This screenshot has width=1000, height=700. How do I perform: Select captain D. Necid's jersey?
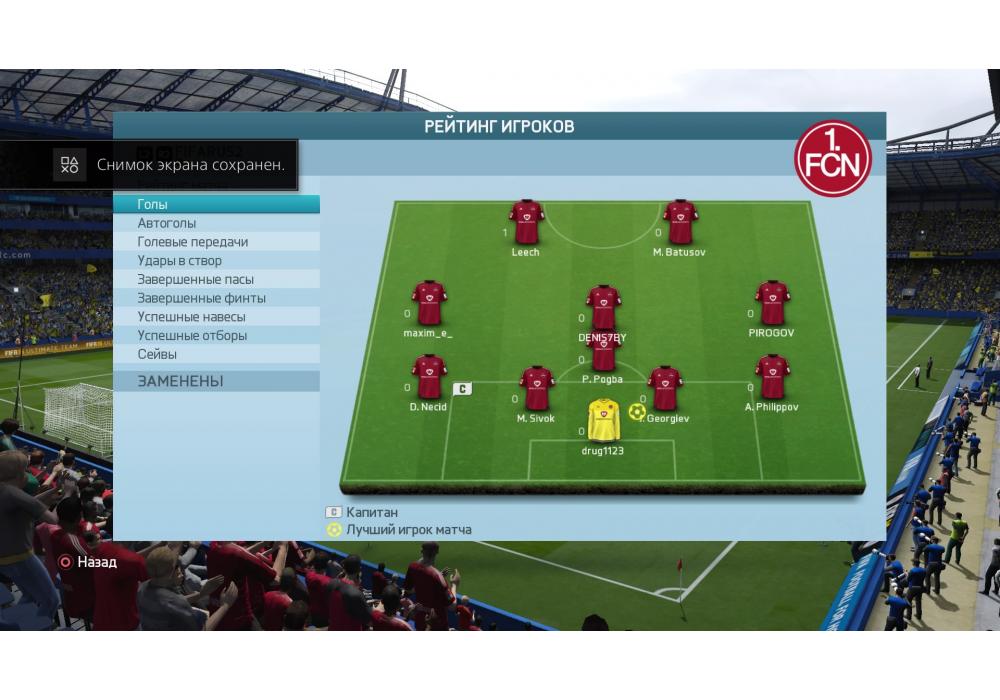[429, 376]
